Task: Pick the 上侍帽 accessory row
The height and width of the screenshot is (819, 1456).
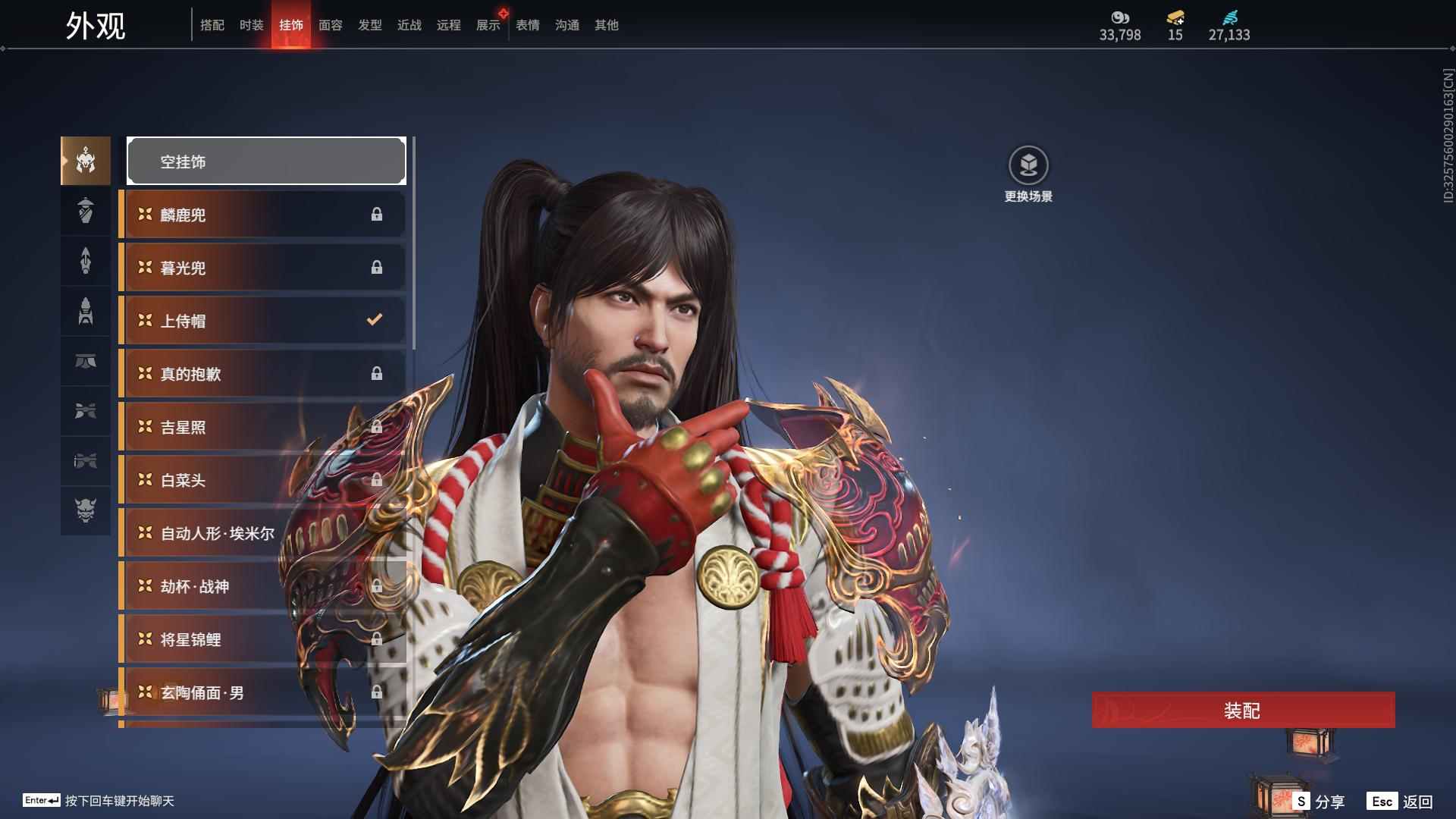Action: click(x=262, y=321)
